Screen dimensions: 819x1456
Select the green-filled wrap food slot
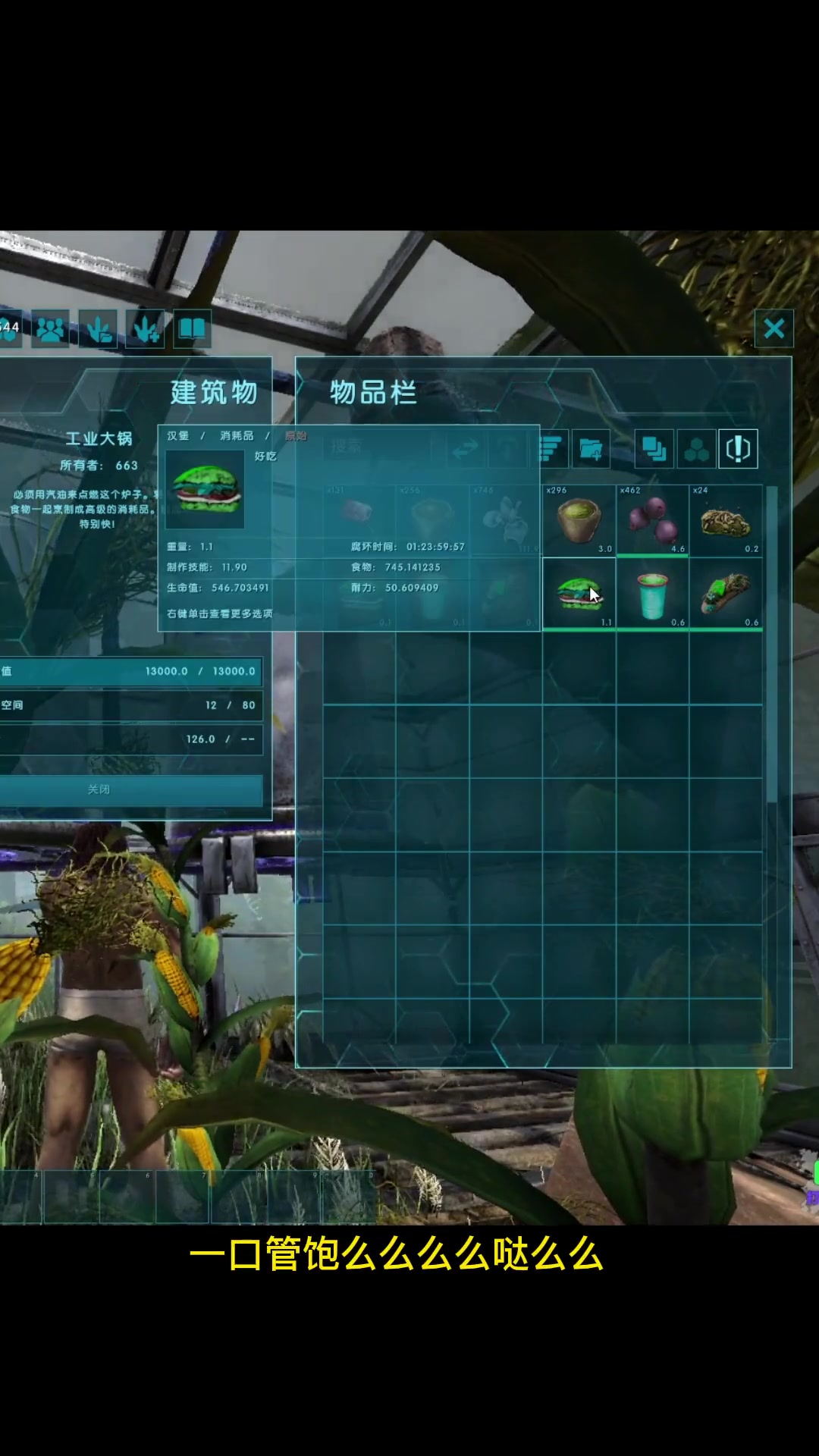pyautogui.click(x=726, y=594)
